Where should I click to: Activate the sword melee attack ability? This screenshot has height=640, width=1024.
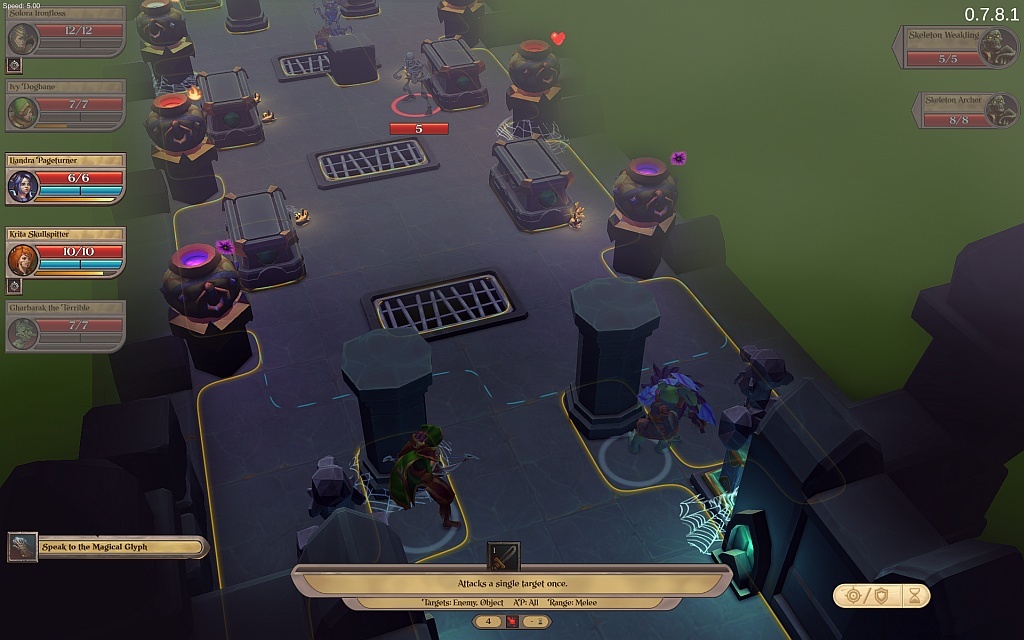(x=503, y=556)
